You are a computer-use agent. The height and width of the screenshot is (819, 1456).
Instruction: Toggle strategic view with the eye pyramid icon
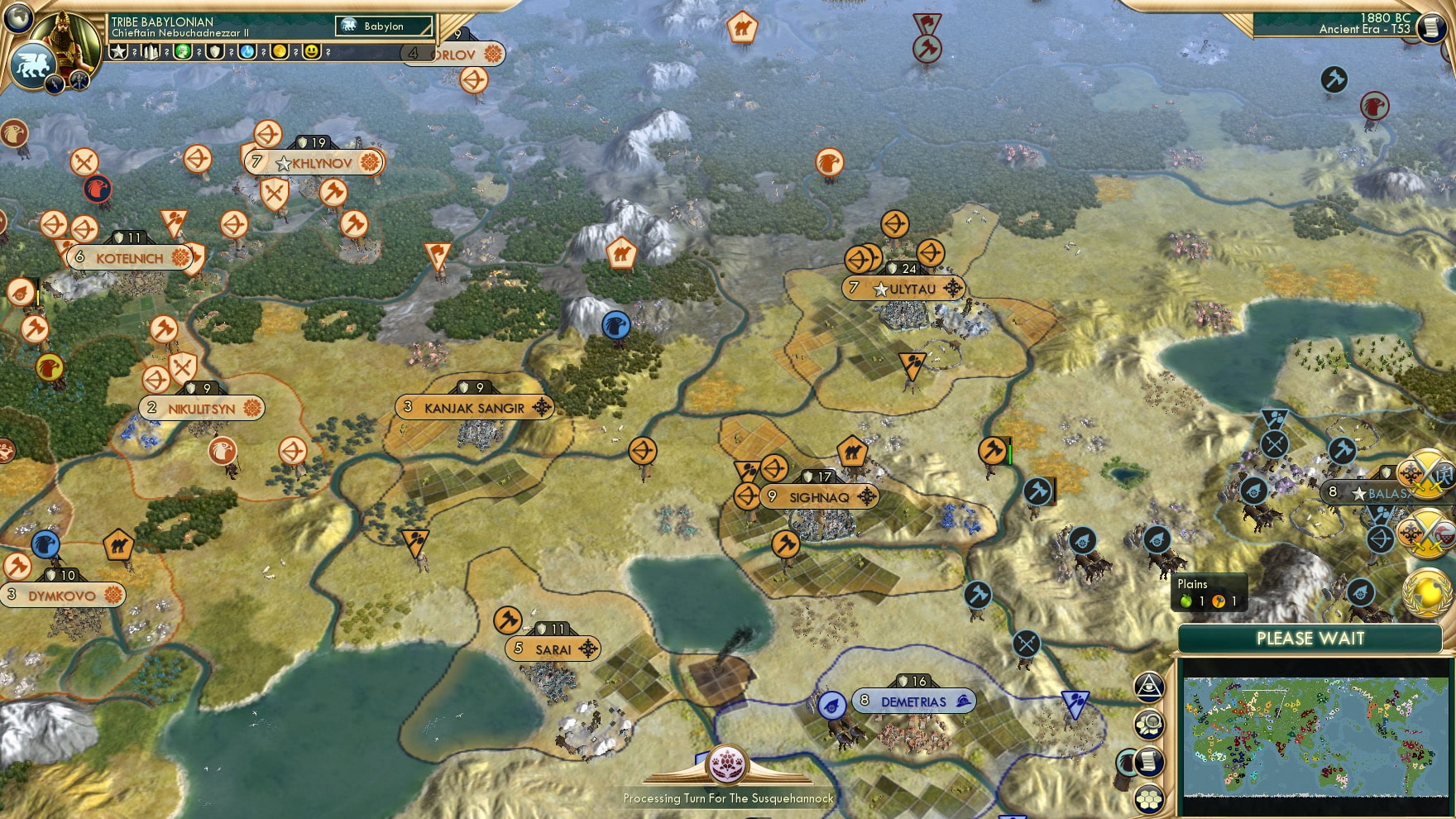pyautogui.click(x=1148, y=685)
